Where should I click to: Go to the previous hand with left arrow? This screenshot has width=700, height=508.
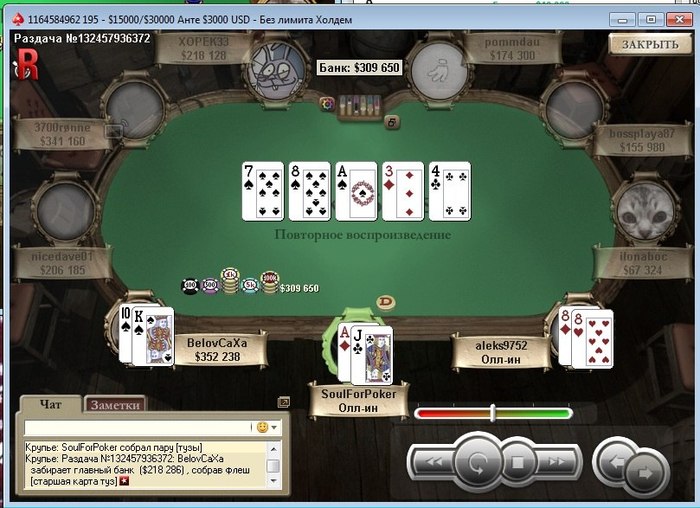point(615,463)
